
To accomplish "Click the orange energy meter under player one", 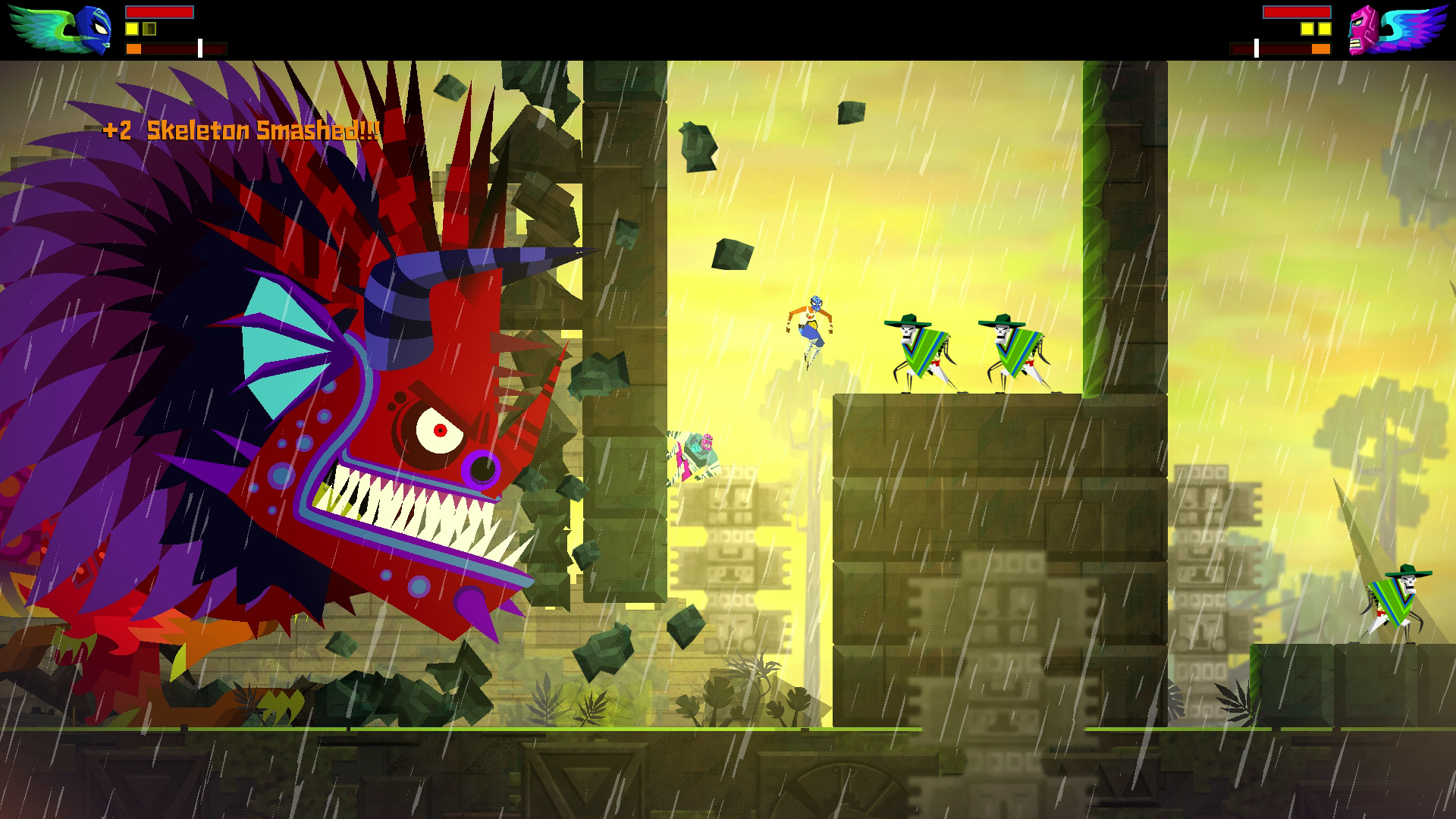I will 135,48.
